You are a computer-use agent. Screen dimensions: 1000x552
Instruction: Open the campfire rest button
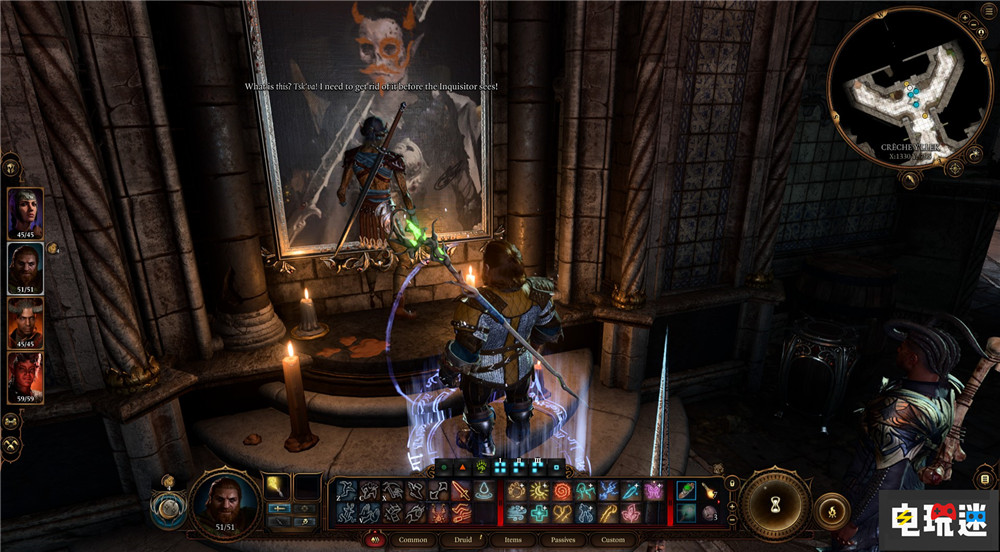click(x=831, y=511)
